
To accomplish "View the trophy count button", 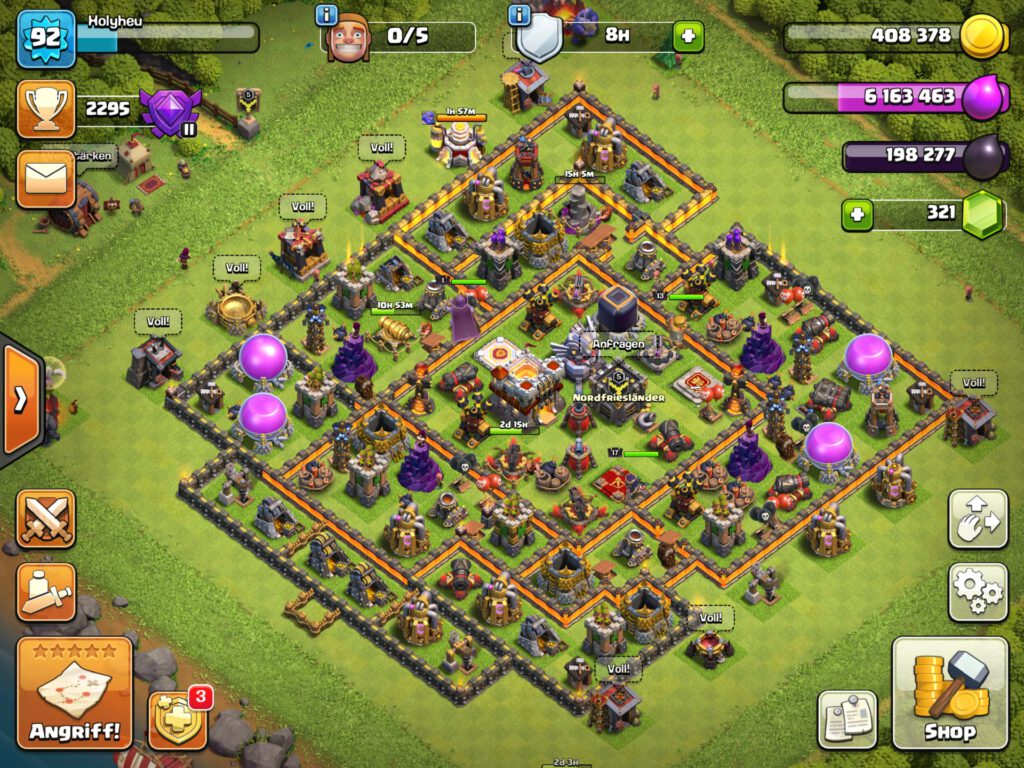I will point(46,109).
